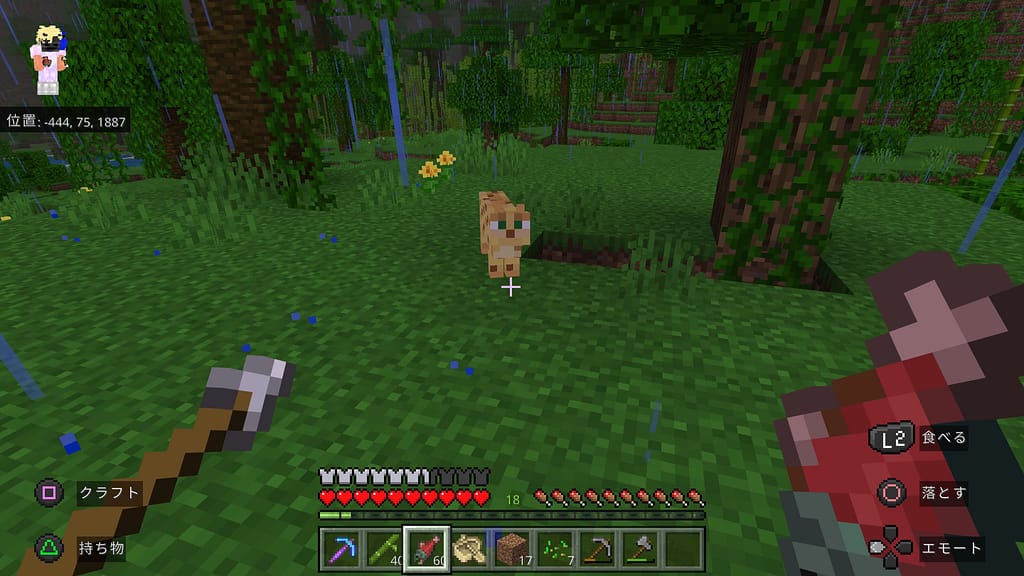This screenshot has height=576, width=1024.
Task: Select the bamboo stack in the hotbar
Action: (384, 548)
